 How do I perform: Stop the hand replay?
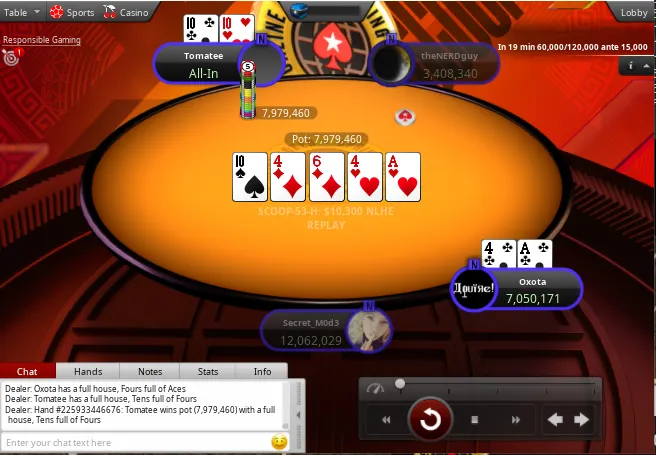pyautogui.click(x=475, y=420)
